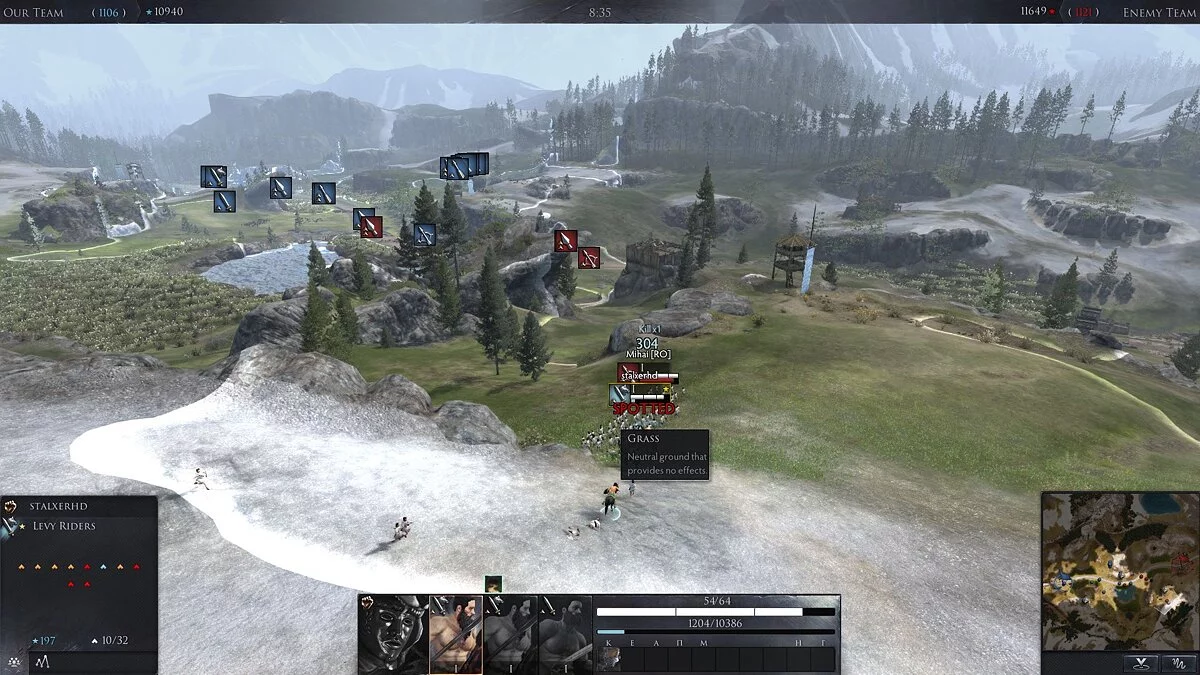1200x675 pixels.
Task: Select the masked commander portrait card
Action: click(393, 634)
